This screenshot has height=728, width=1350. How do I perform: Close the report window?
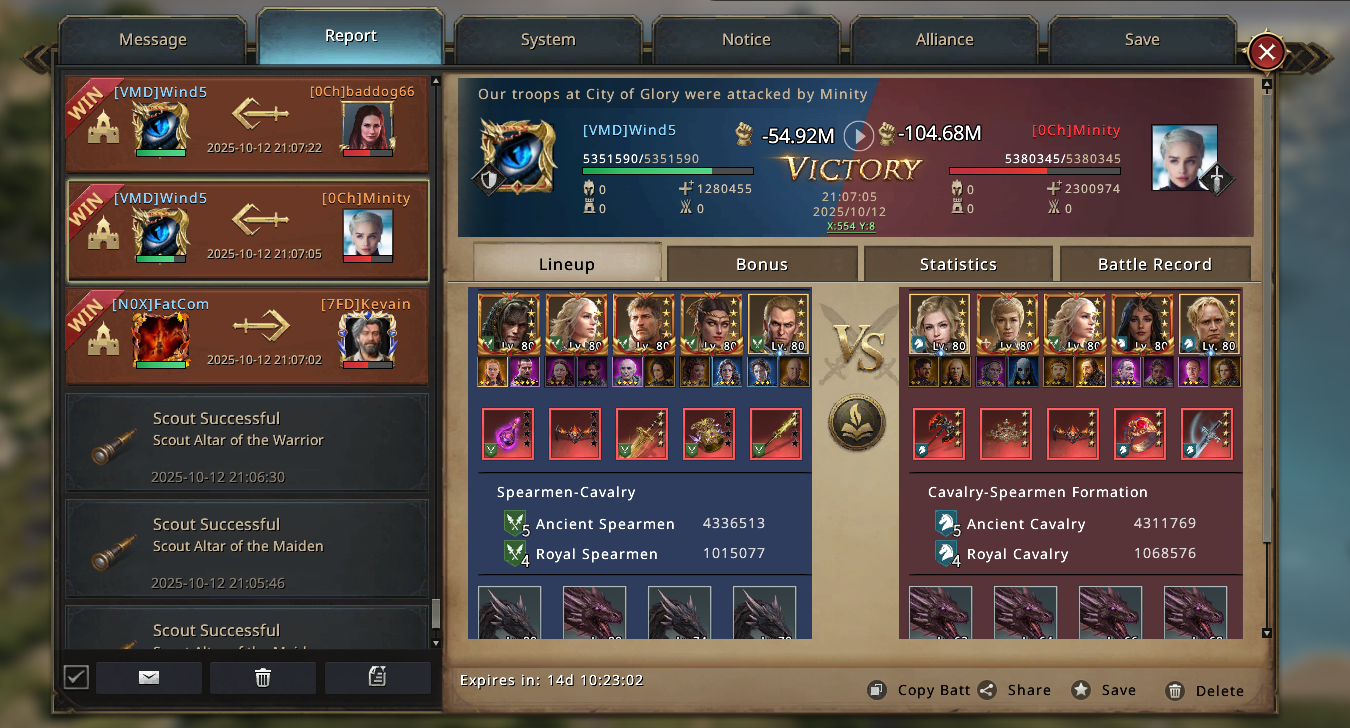click(1266, 52)
